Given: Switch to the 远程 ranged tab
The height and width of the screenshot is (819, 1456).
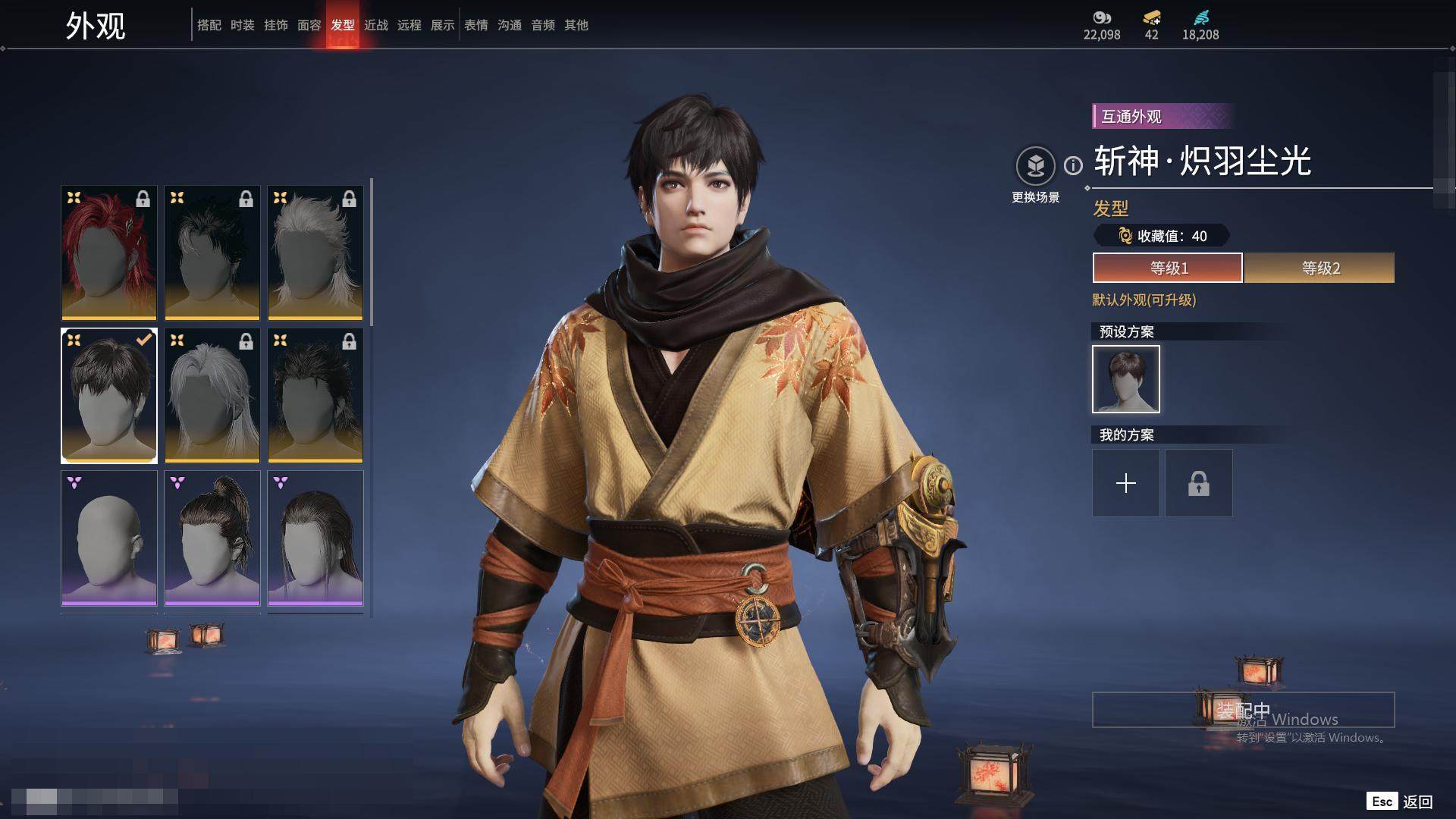Looking at the screenshot, I should [x=409, y=25].
